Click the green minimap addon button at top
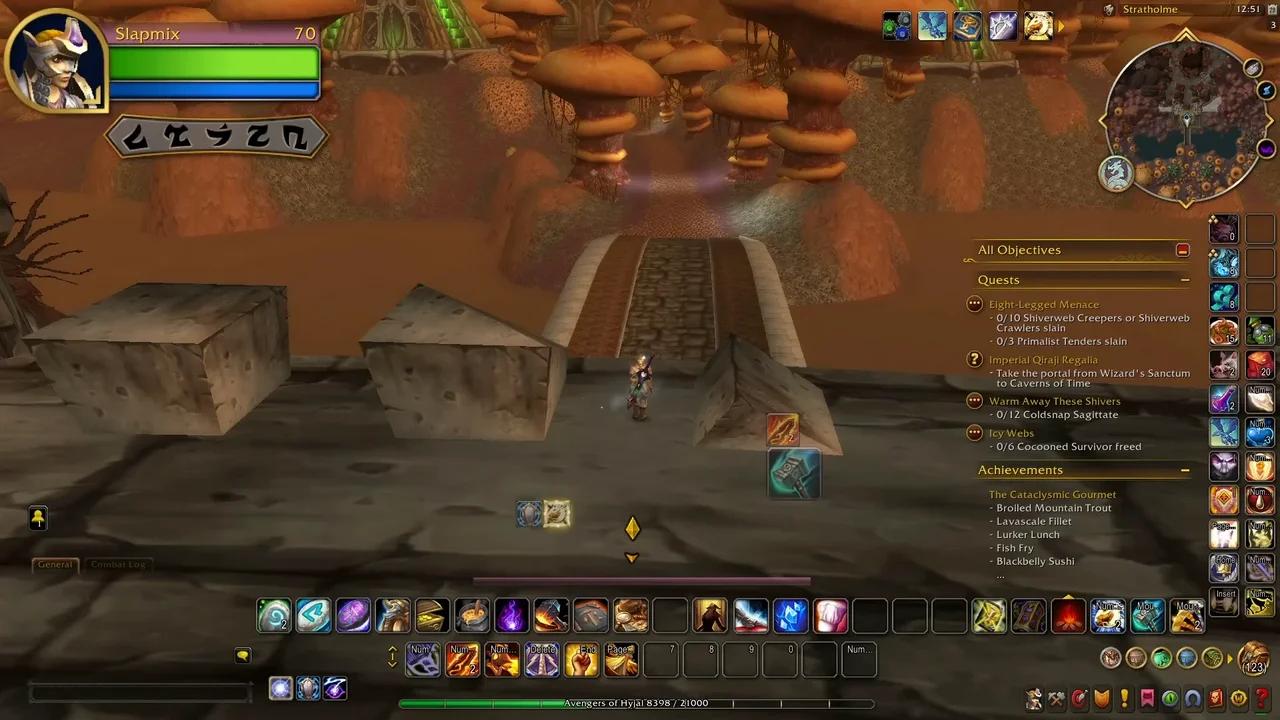 pyautogui.click(x=895, y=26)
